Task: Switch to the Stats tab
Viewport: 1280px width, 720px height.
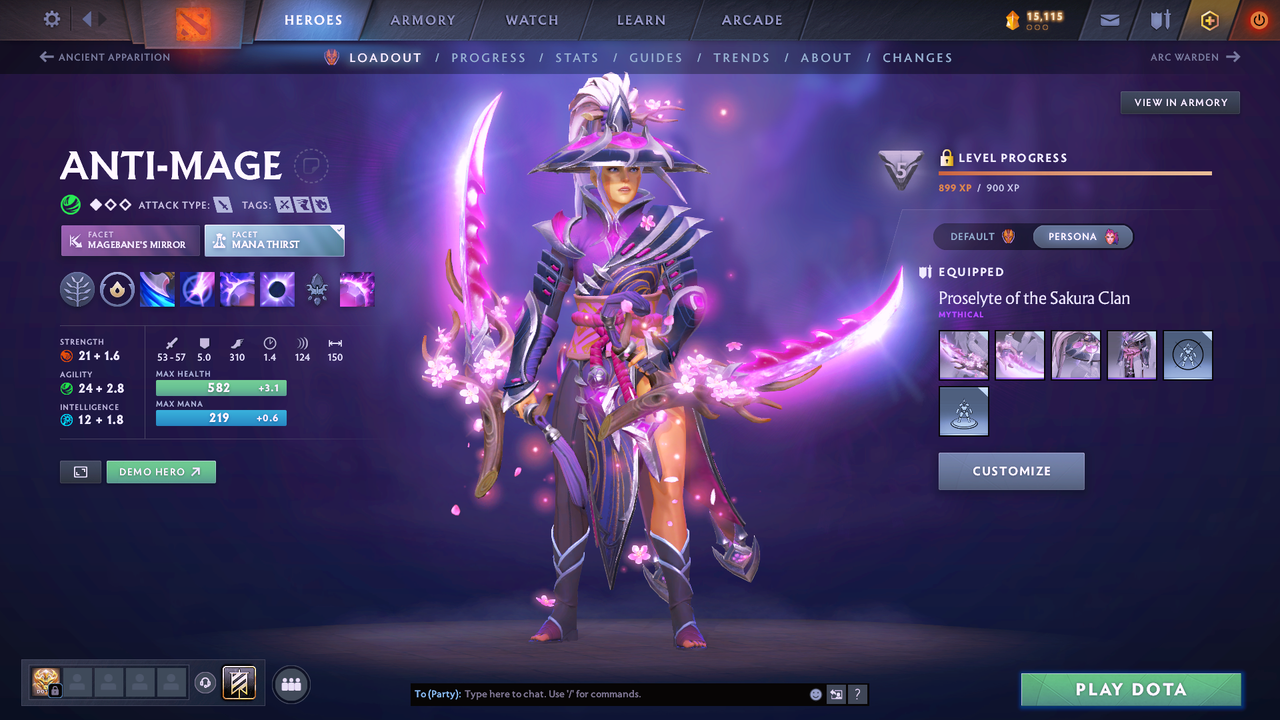Action: pos(577,57)
